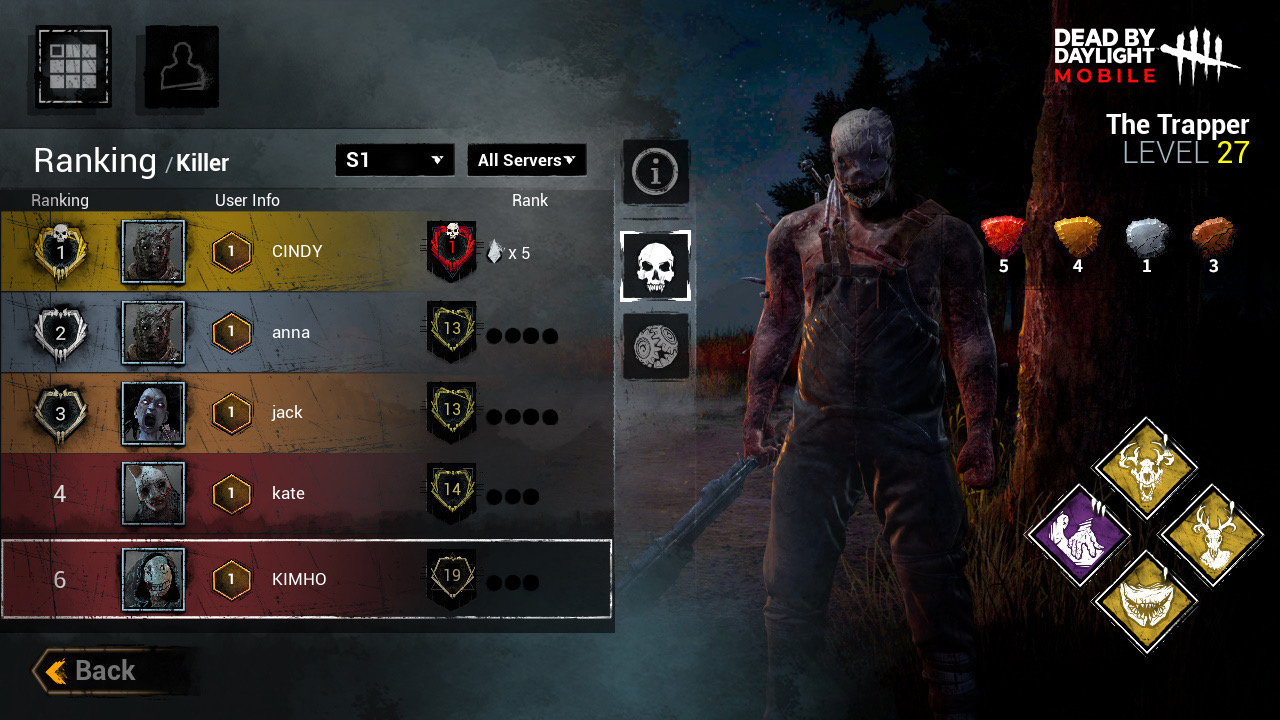This screenshot has height=720, width=1280.
Task: Open the S1 season dropdown
Action: [394, 160]
